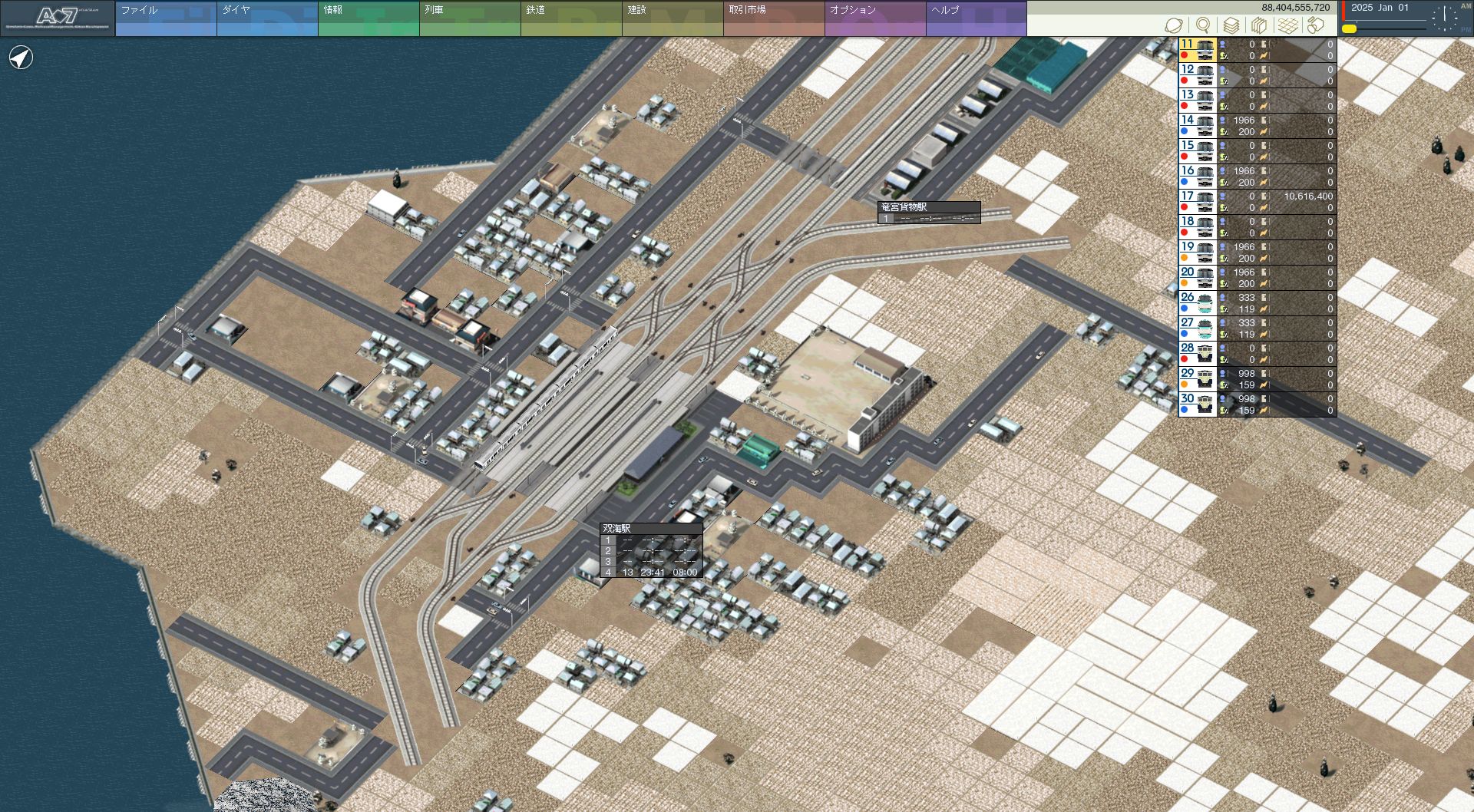1474x812 pixels.
Task: Open the 列車 menu
Action: click(469, 18)
